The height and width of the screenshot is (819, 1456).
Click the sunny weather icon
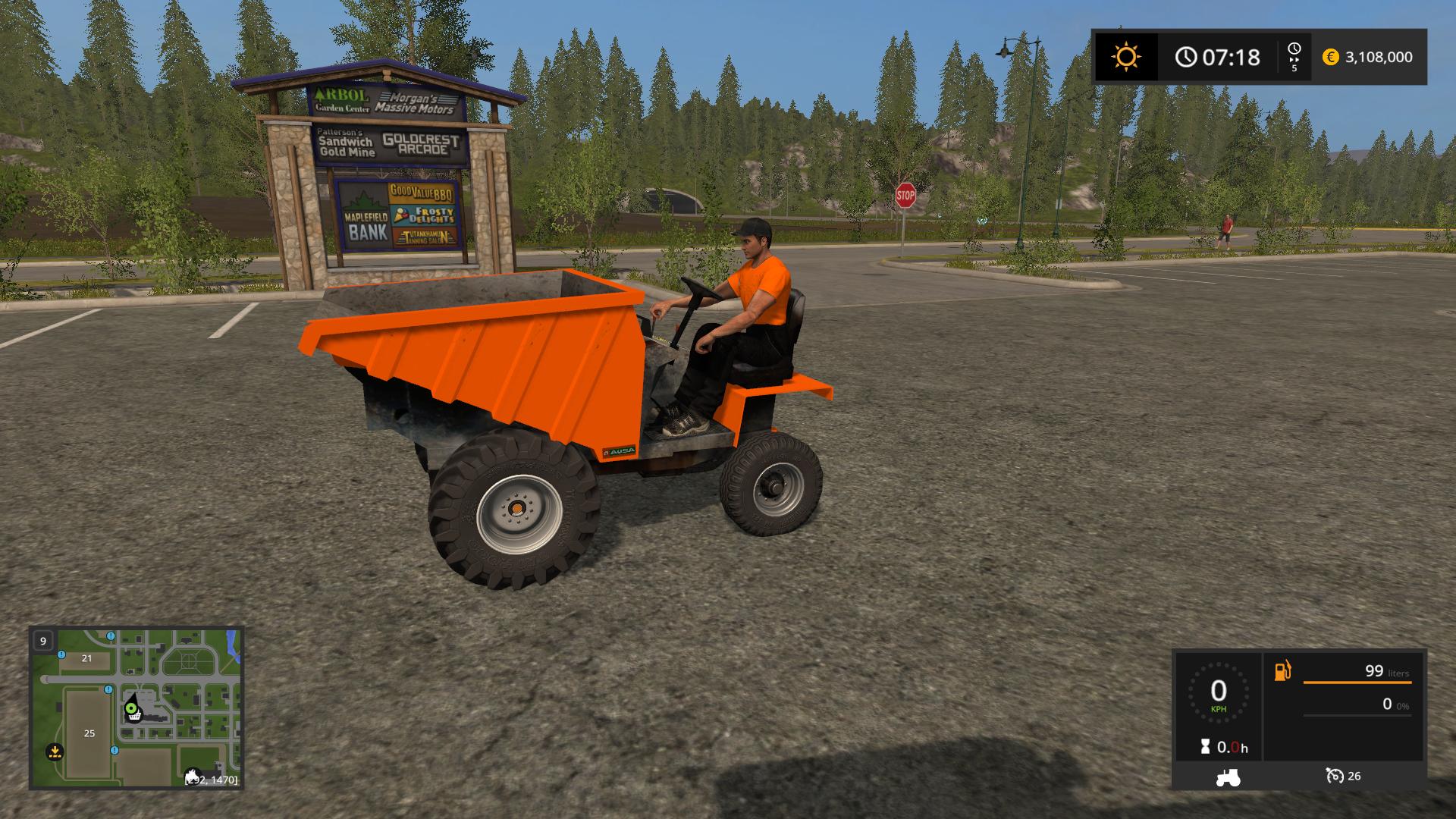pyautogui.click(x=1125, y=57)
